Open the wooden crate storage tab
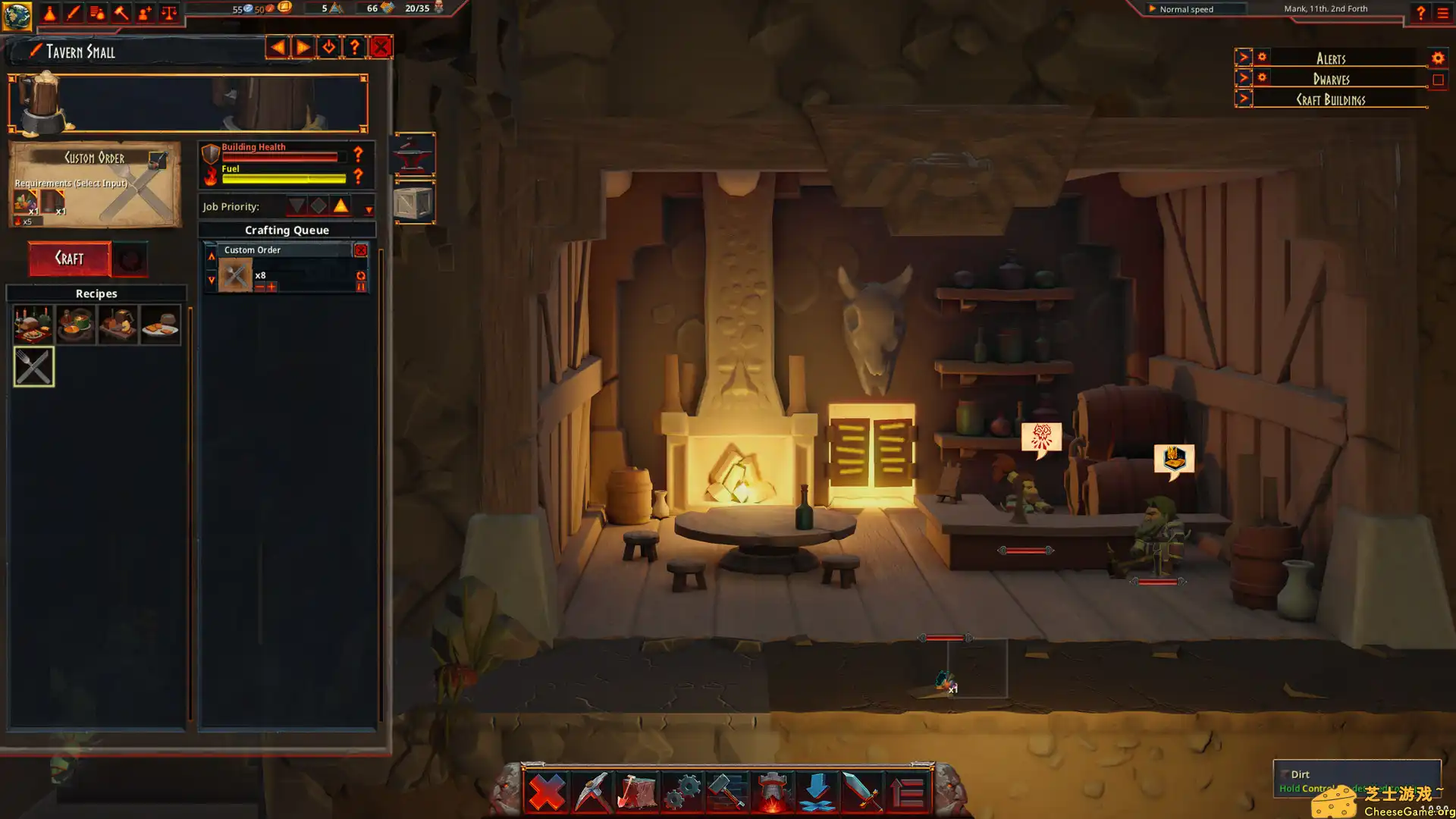The height and width of the screenshot is (819, 1456). [x=414, y=203]
